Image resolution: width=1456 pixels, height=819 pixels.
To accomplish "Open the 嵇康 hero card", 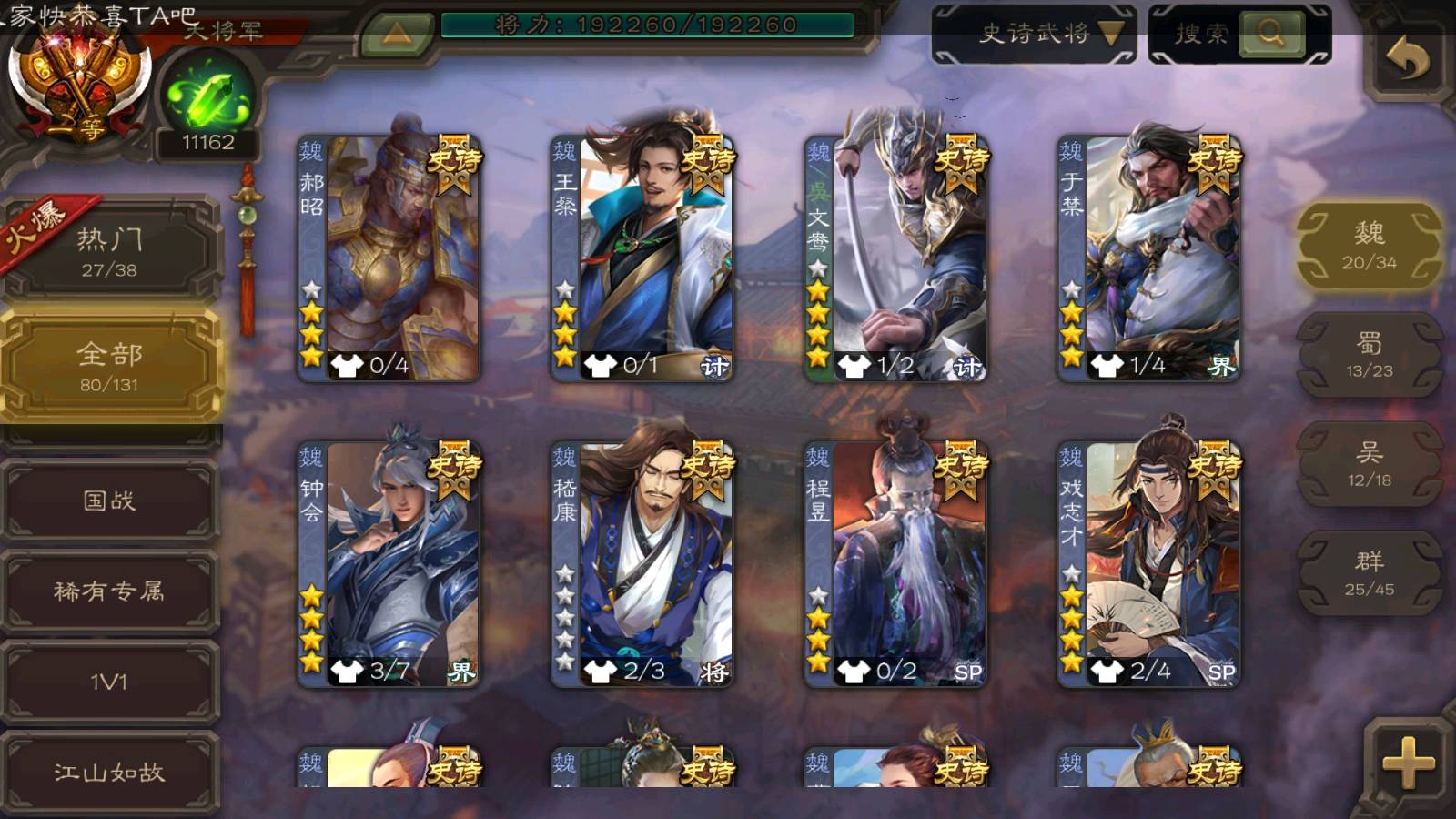I will coord(642,564).
